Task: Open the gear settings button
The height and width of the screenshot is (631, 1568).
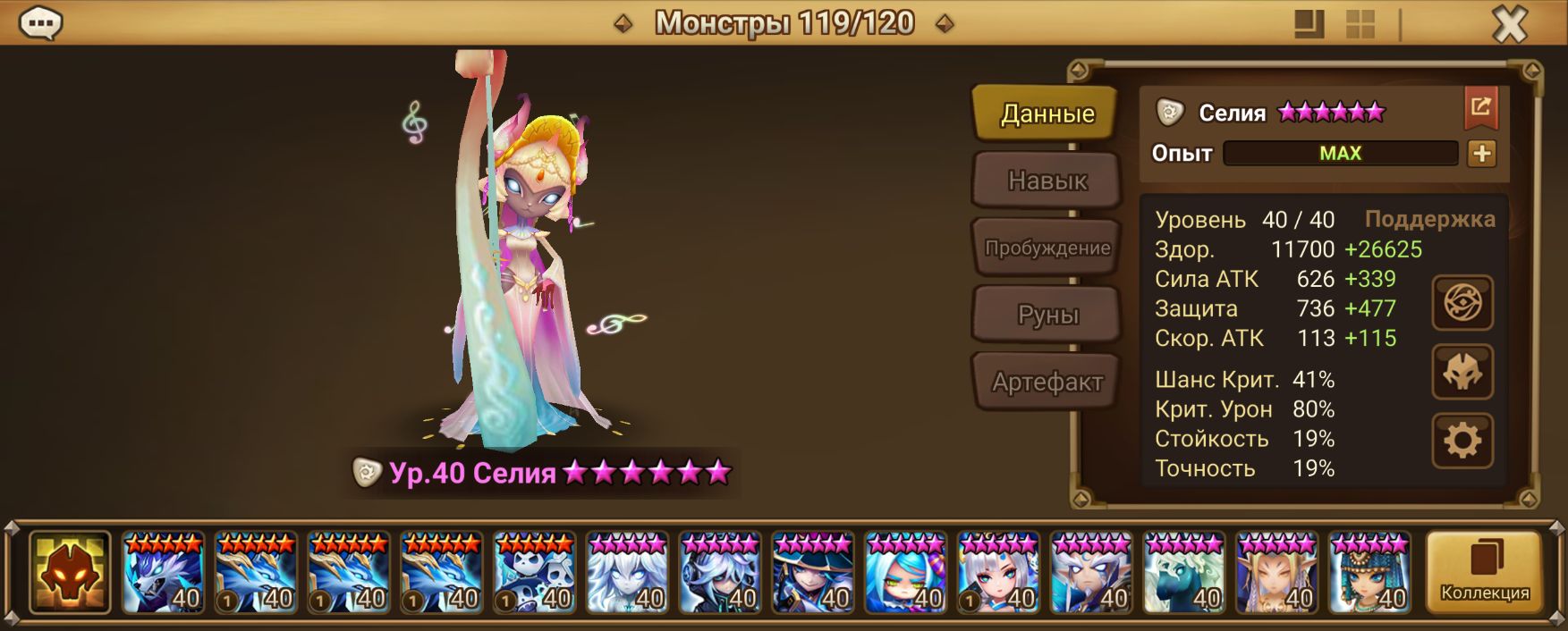Action: tap(1462, 441)
